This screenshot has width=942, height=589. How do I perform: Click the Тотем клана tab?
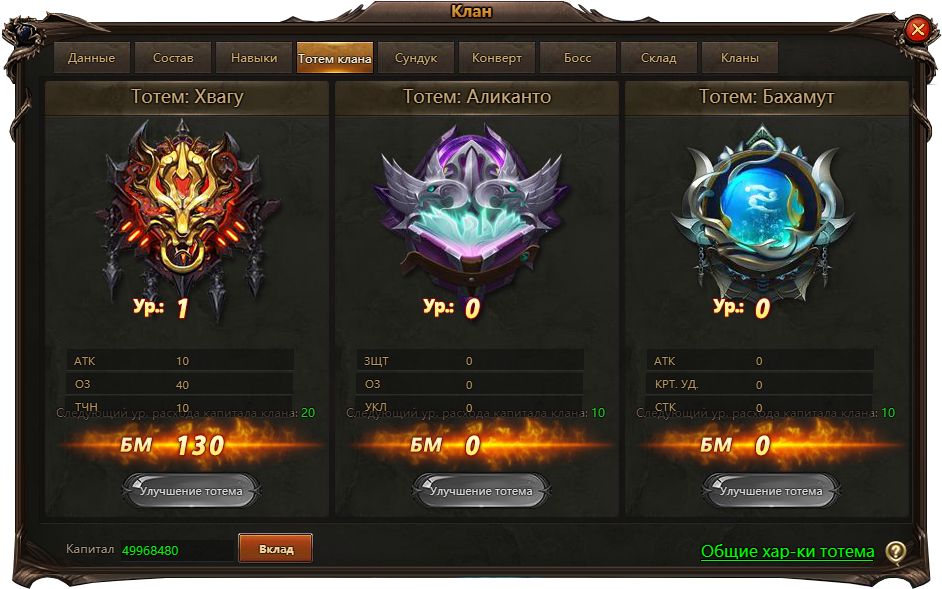coord(335,58)
